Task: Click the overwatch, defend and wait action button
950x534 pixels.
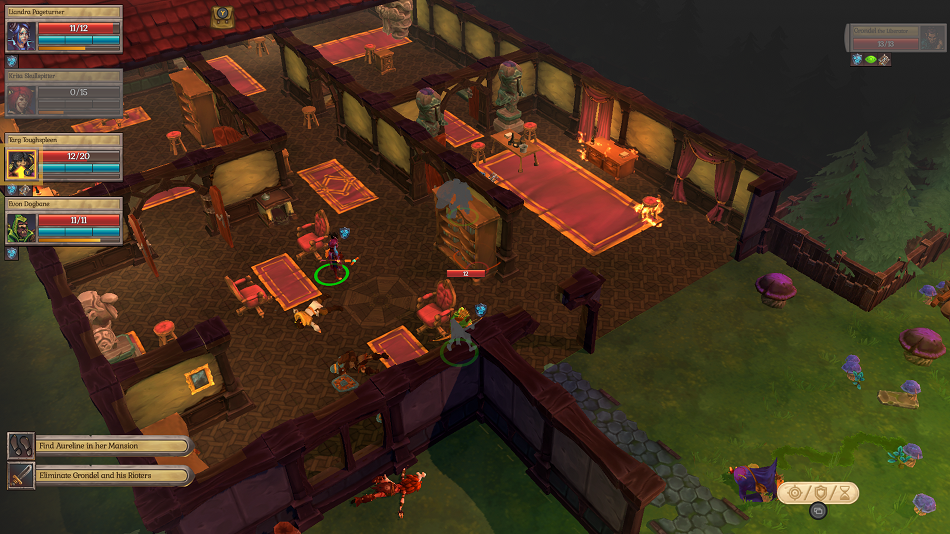Action: (818, 492)
